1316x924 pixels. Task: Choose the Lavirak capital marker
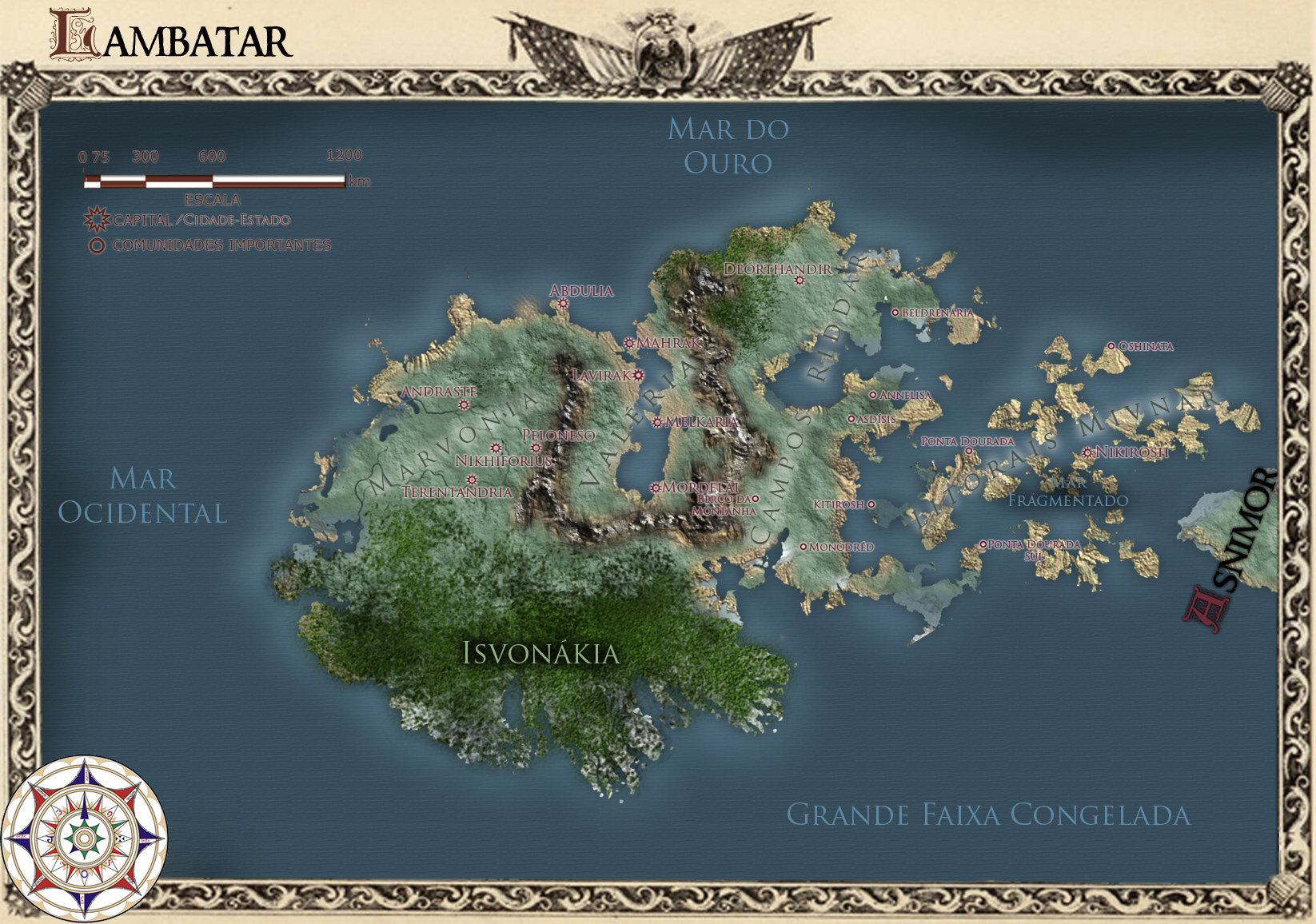click(639, 375)
